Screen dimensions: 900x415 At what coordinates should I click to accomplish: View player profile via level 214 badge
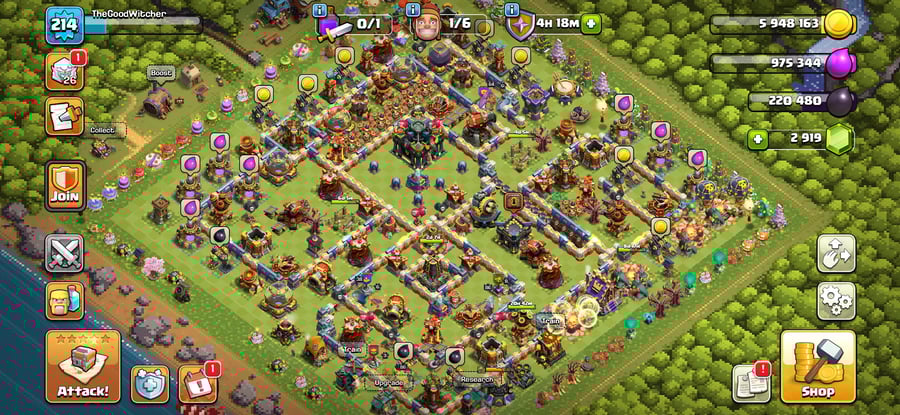pos(63,25)
